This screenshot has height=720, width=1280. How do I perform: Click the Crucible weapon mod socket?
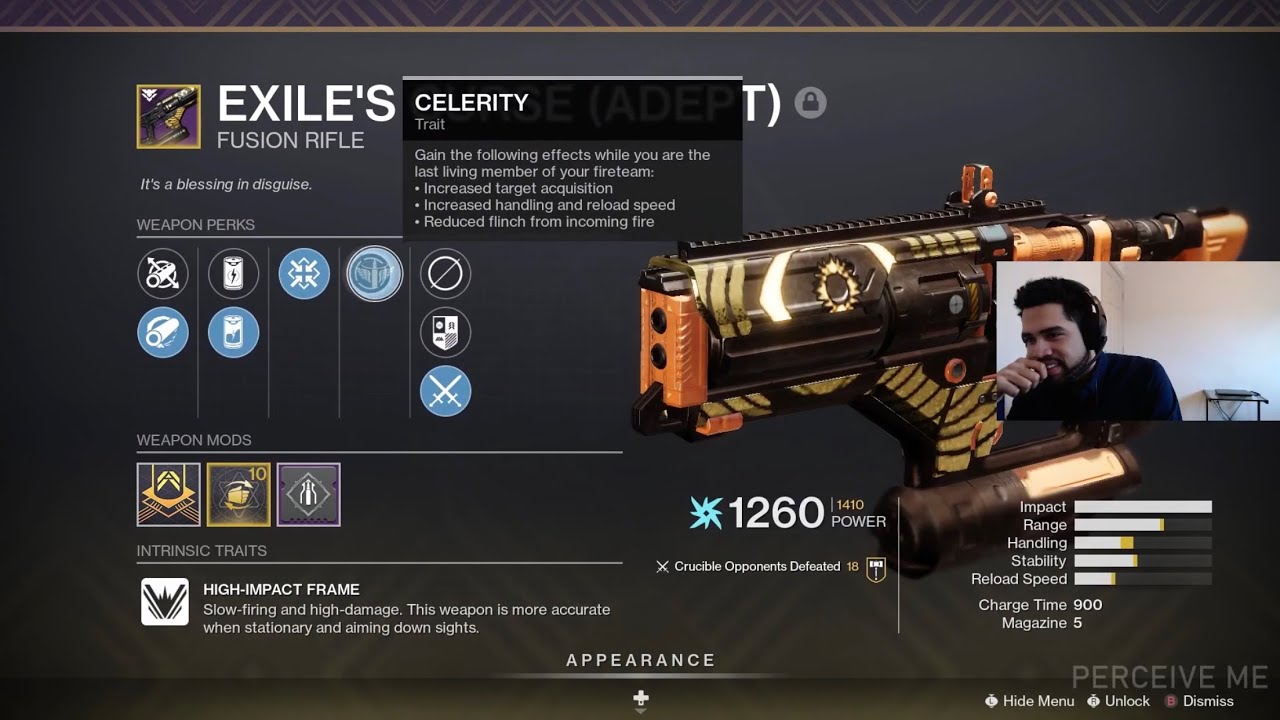coord(168,493)
